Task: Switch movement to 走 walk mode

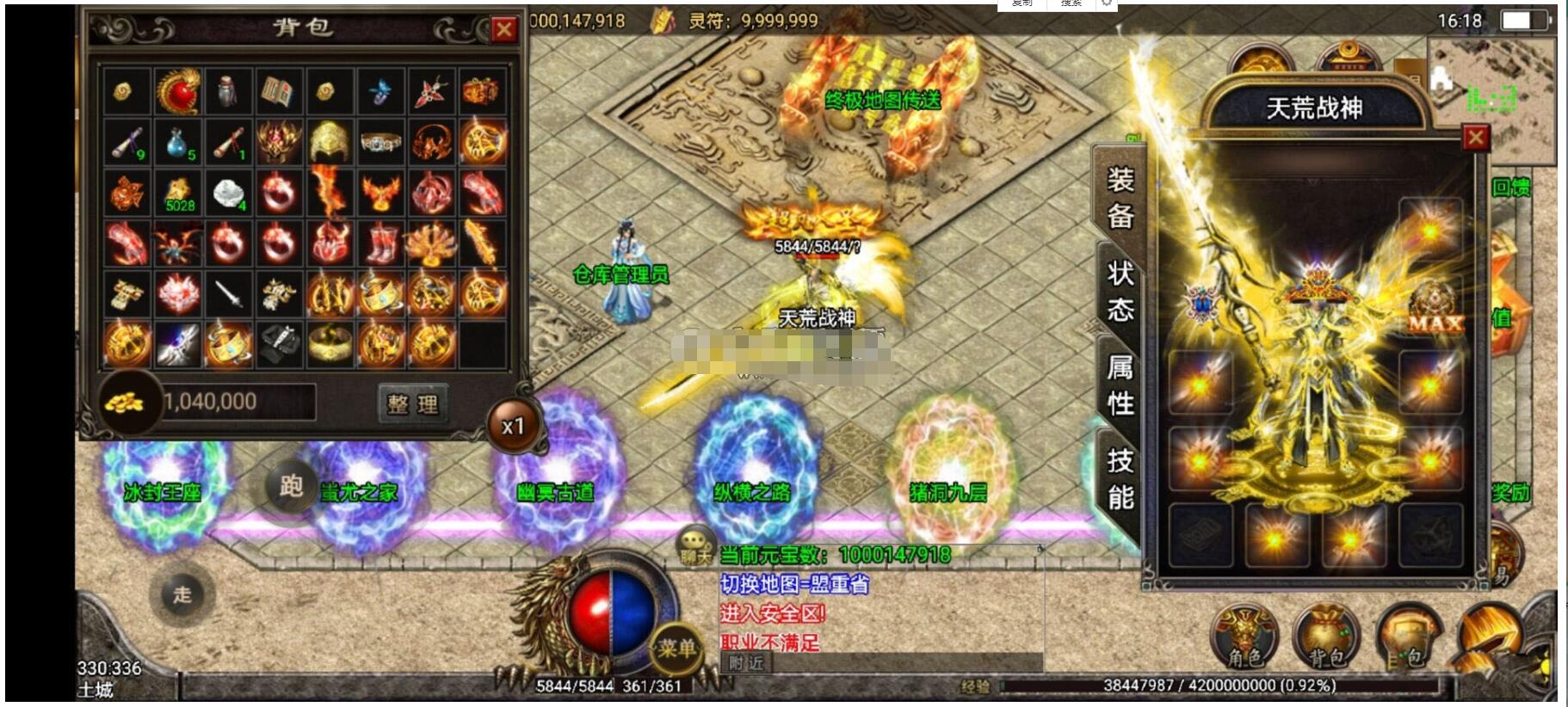Action: (182, 594)
